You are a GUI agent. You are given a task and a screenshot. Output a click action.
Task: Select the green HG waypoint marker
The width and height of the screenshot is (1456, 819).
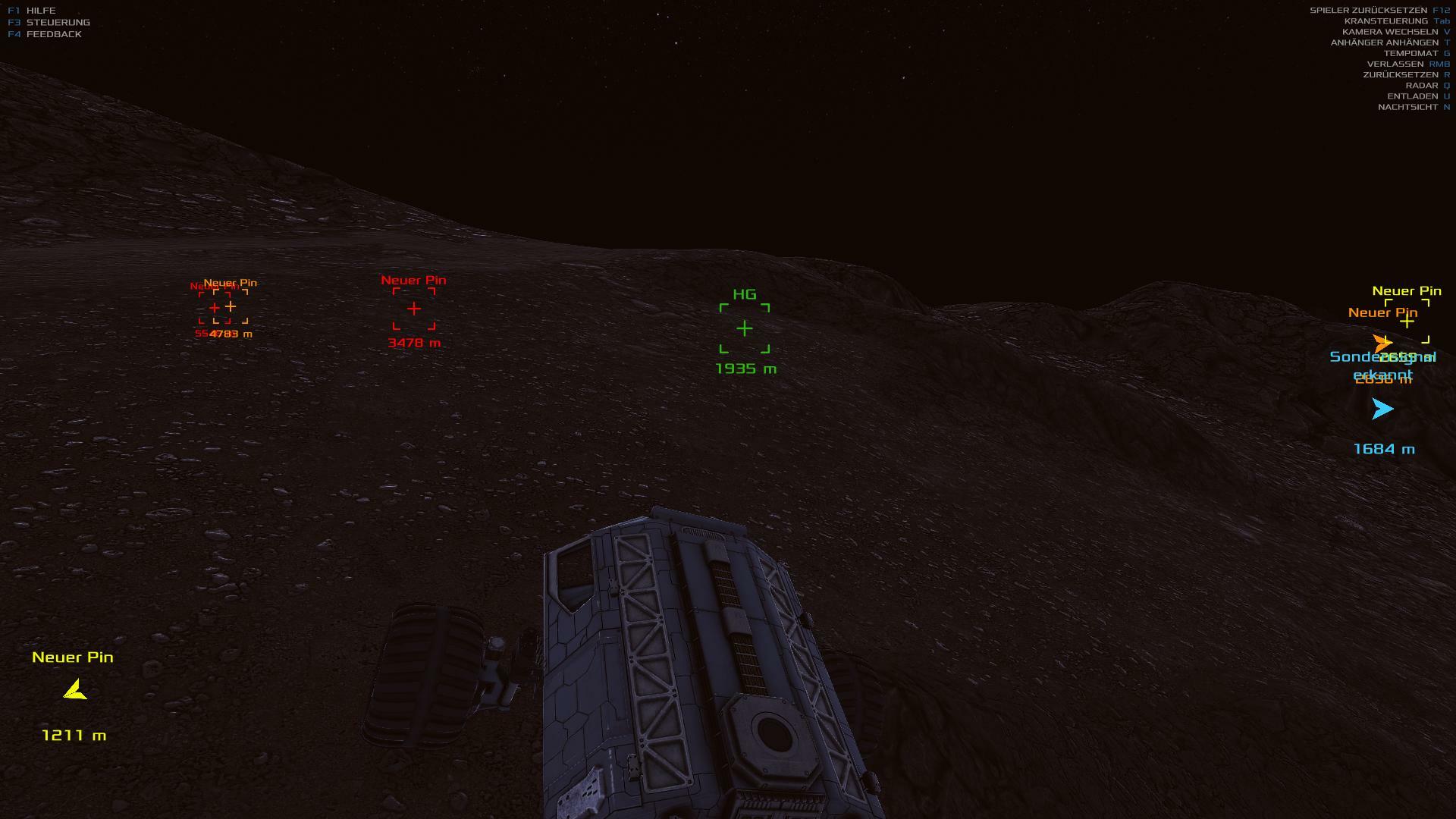745,328
